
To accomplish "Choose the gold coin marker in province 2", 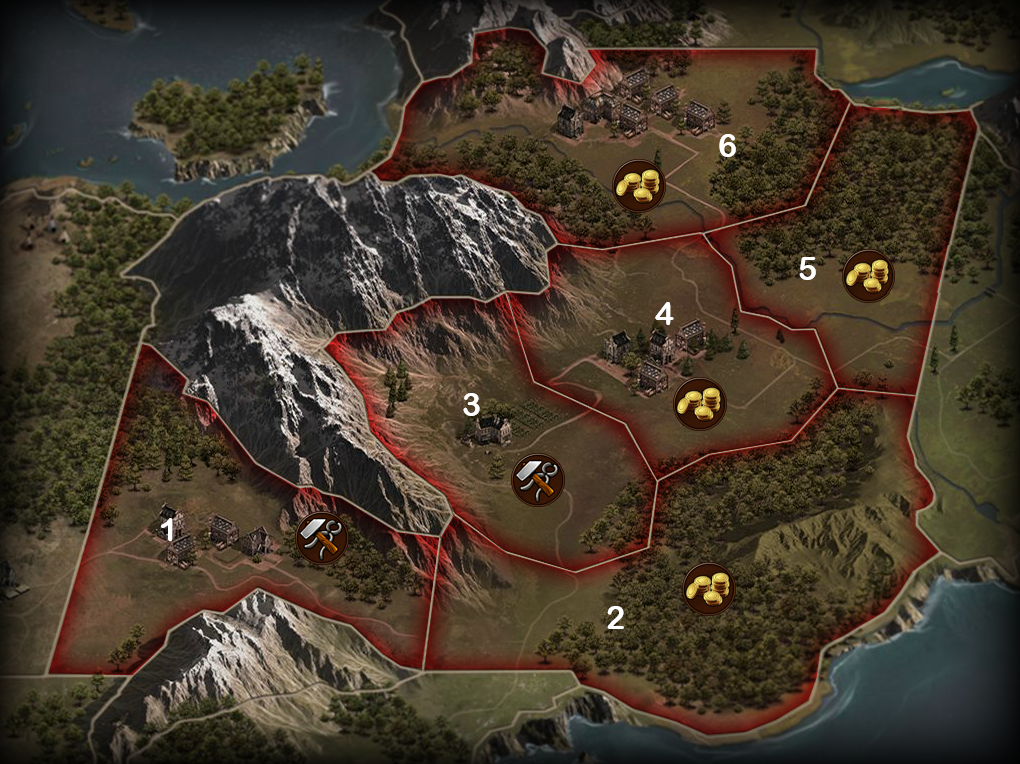I will tap(709, 588).
